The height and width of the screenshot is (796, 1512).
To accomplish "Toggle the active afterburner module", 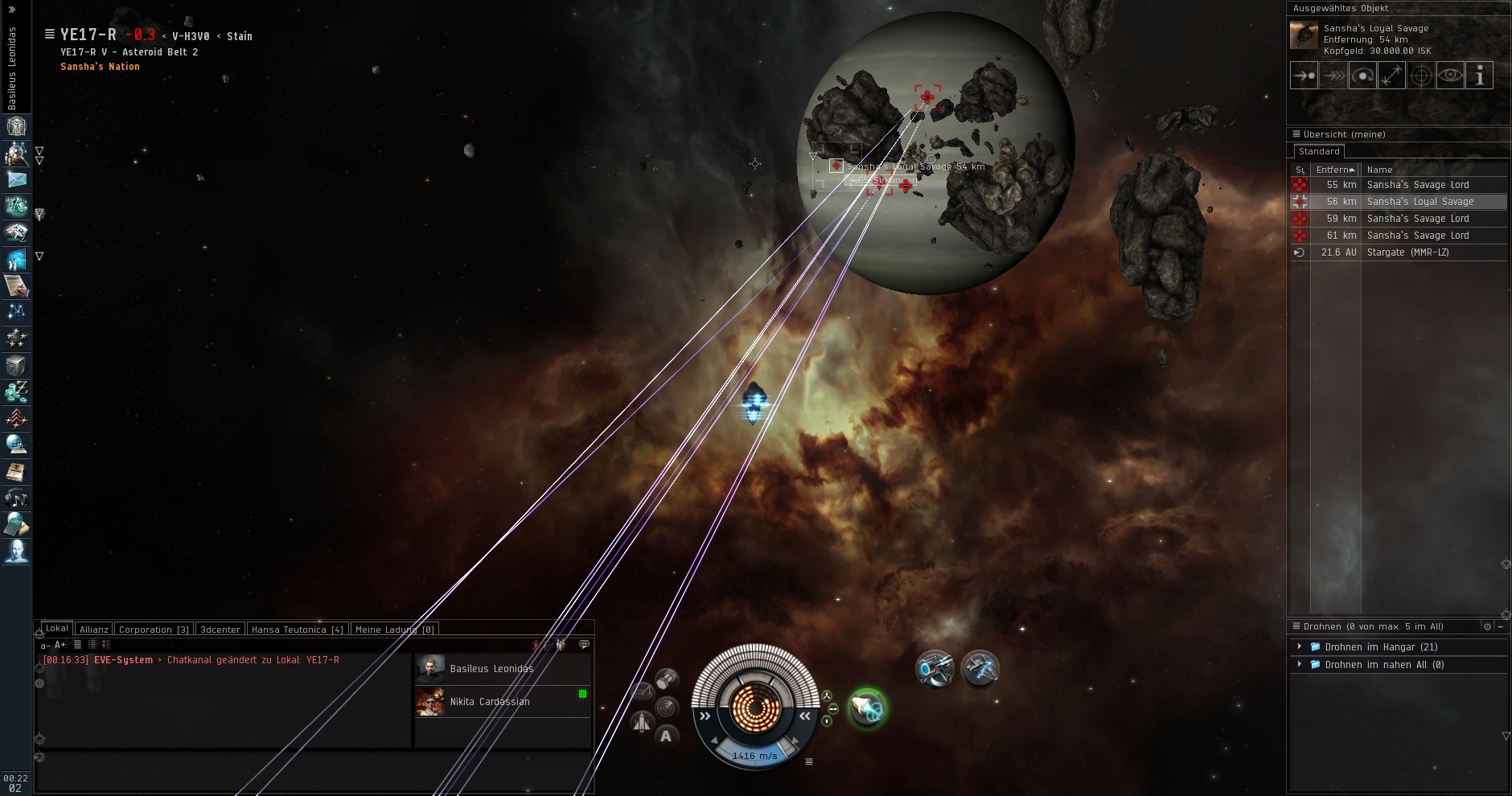I will [x=866, y=708].
